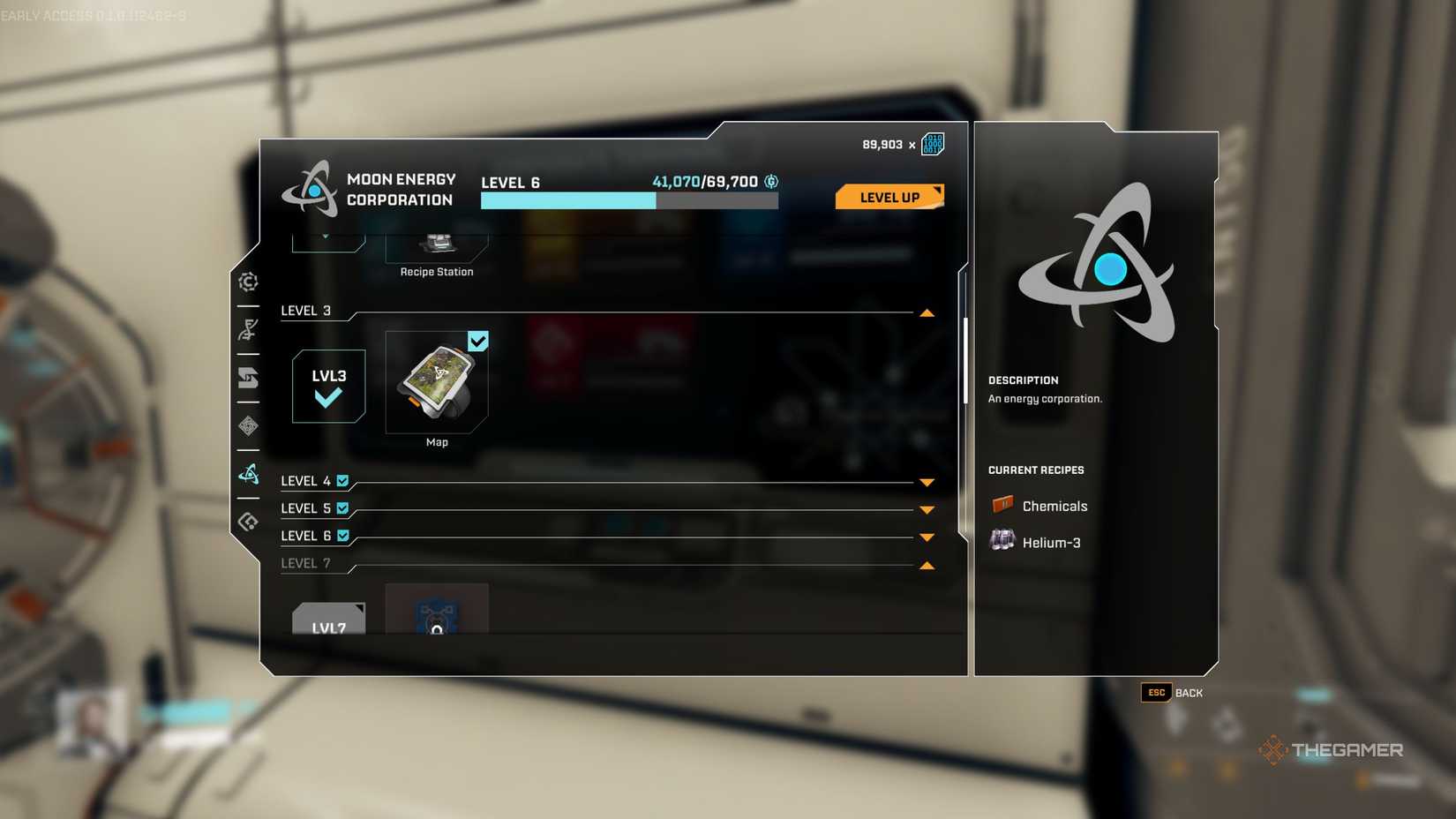Select the second corporation logo in the sidebar

(248, 330)
